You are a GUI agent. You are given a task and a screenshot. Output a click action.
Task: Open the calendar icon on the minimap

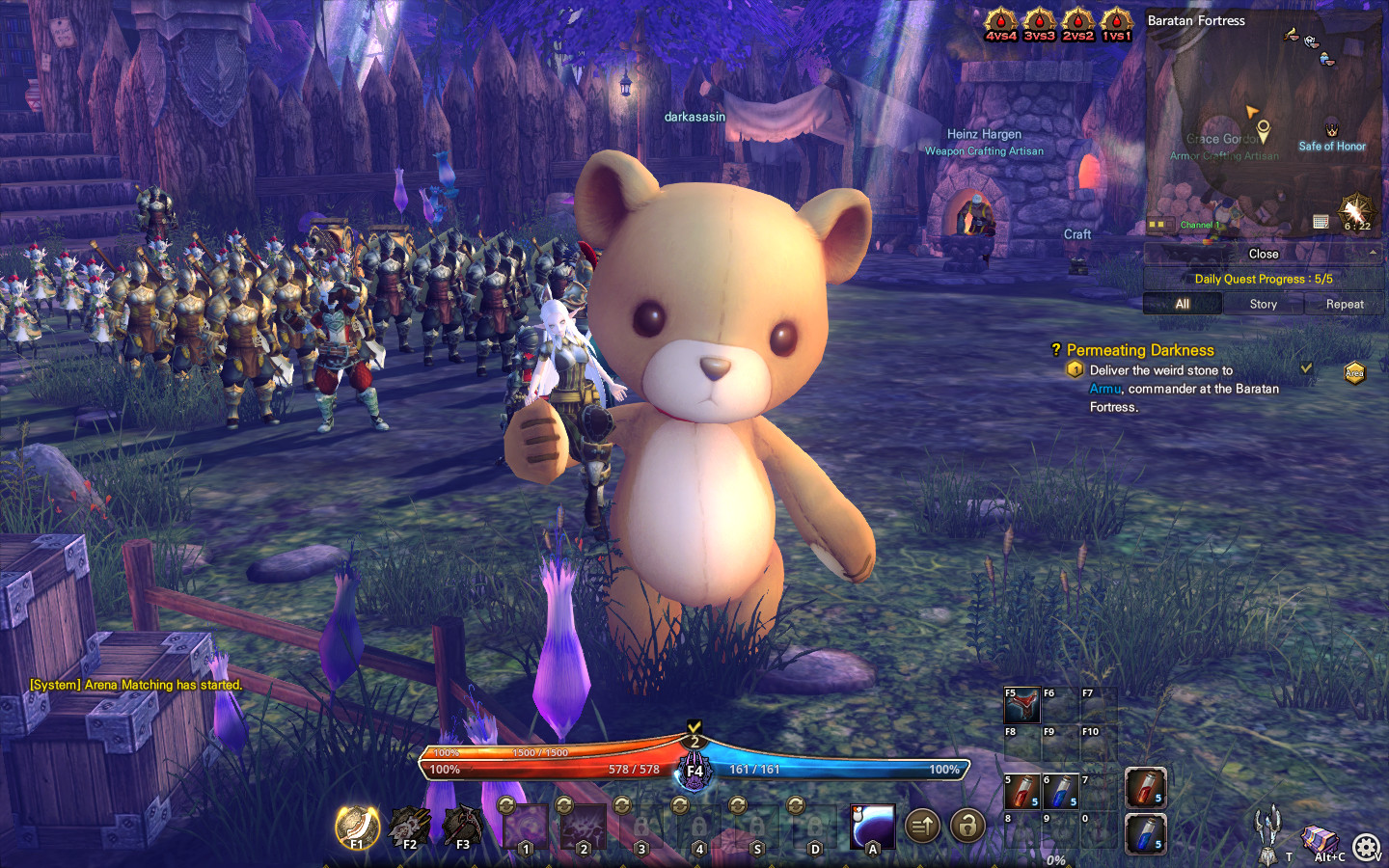1319,222
